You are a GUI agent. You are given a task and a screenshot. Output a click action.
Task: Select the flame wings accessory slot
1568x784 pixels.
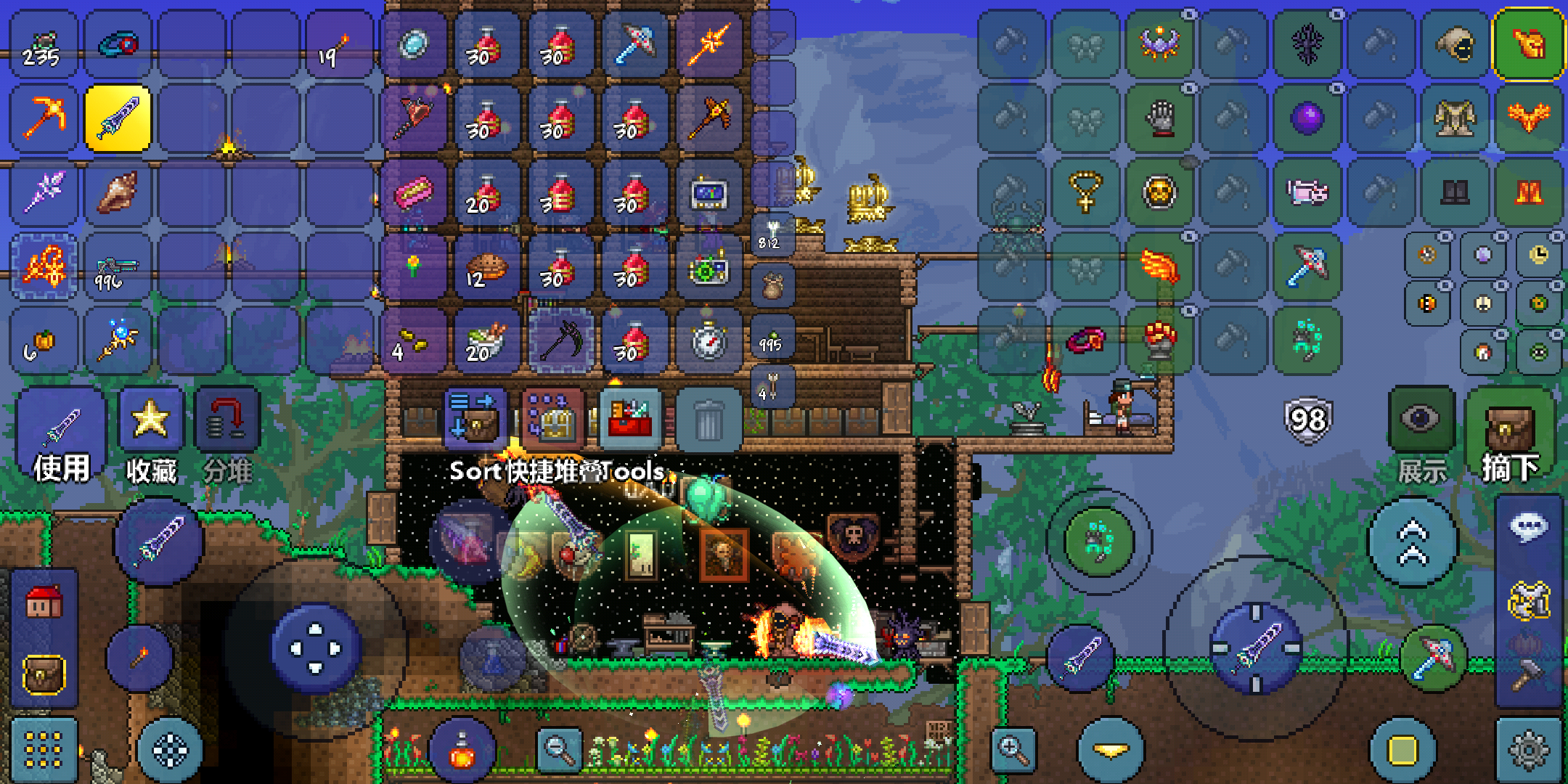1159,266
